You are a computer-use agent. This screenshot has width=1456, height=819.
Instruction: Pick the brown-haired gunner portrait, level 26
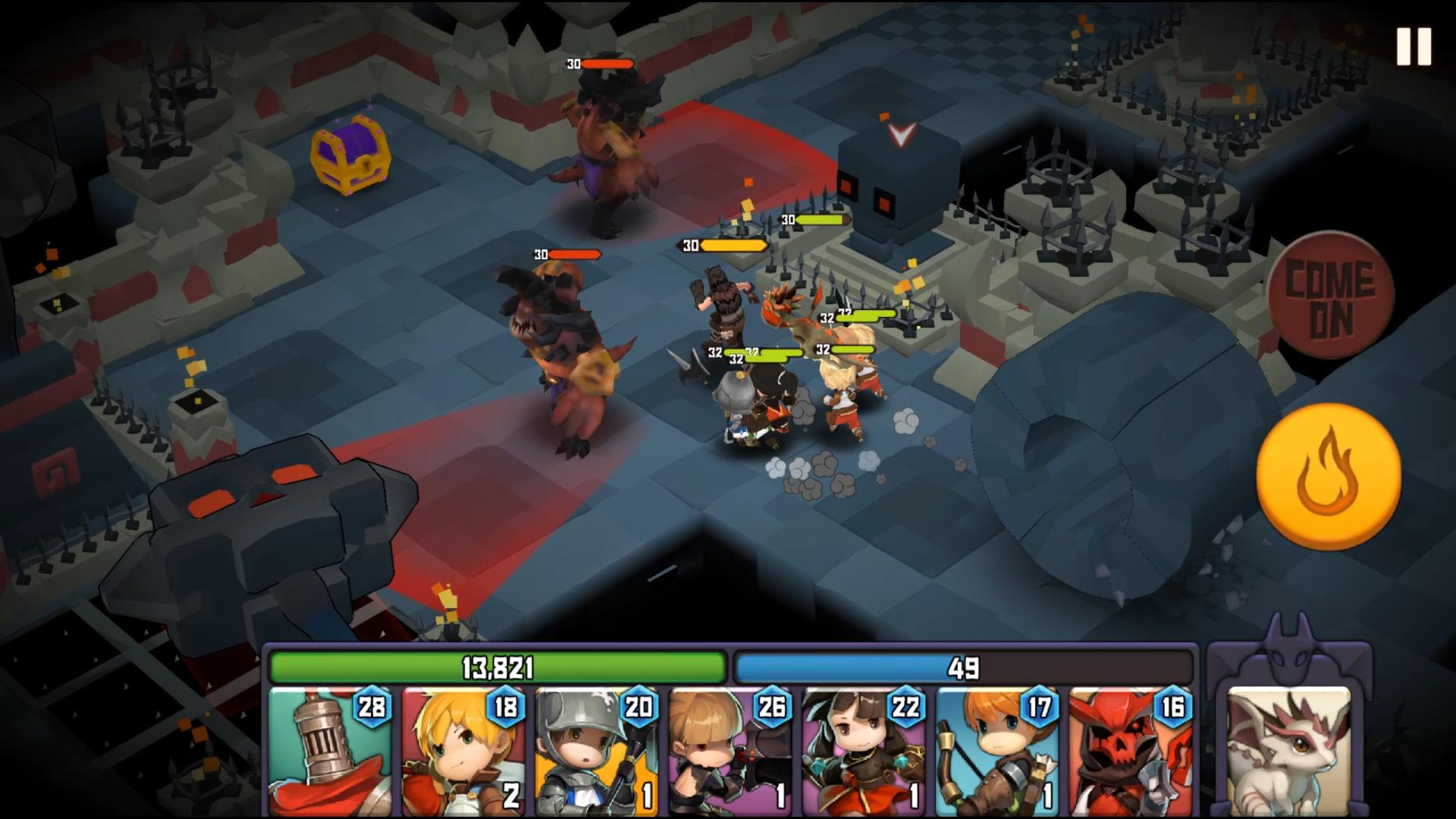point(730,751)
